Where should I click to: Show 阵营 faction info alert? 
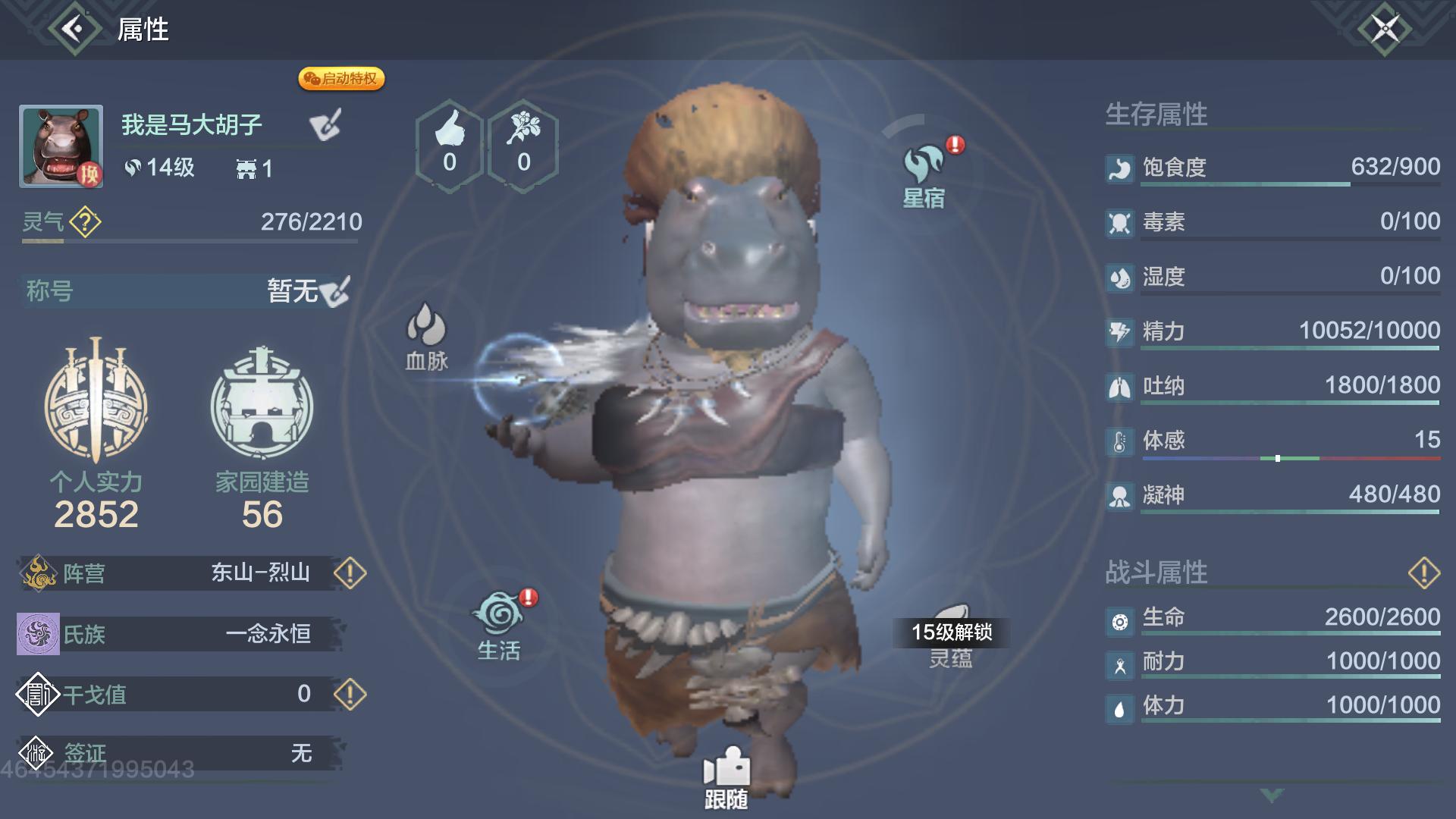(x=350, y=573)
